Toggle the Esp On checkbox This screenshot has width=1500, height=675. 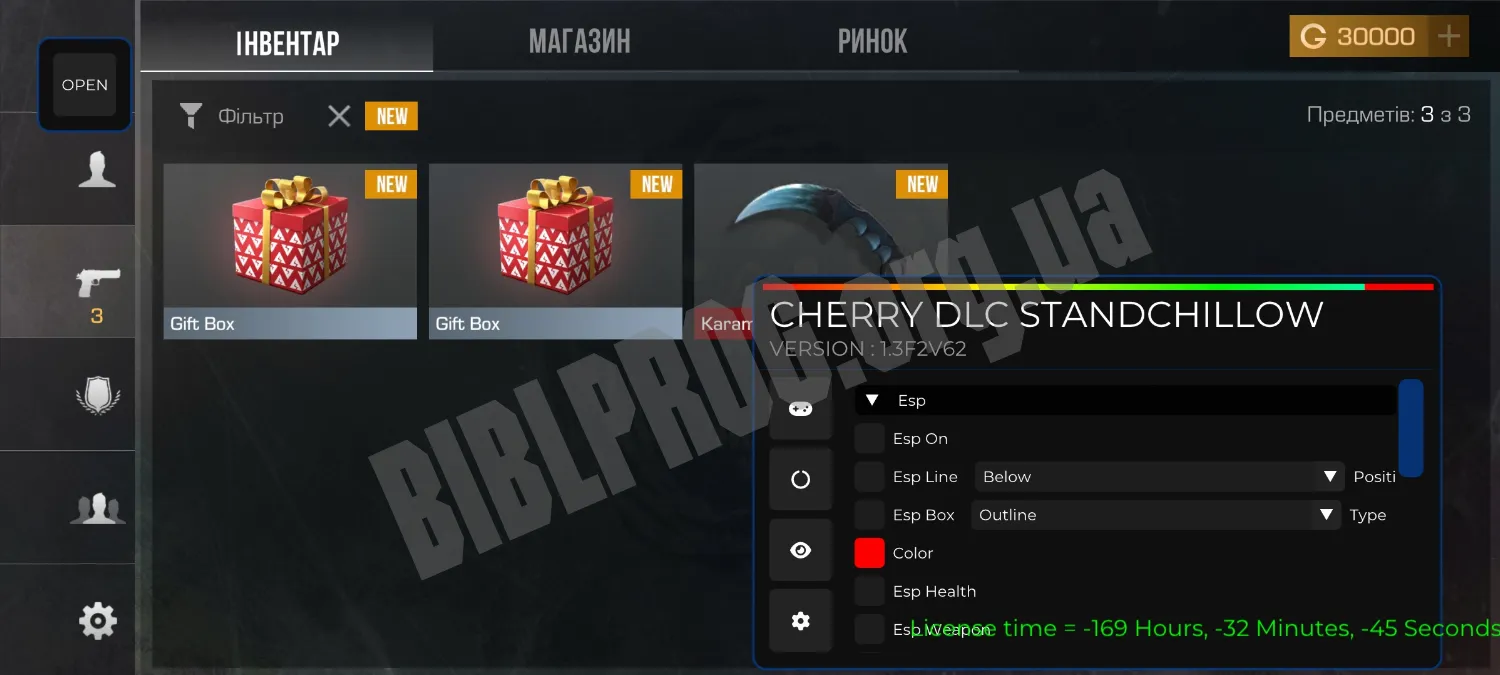coord(869,439)
